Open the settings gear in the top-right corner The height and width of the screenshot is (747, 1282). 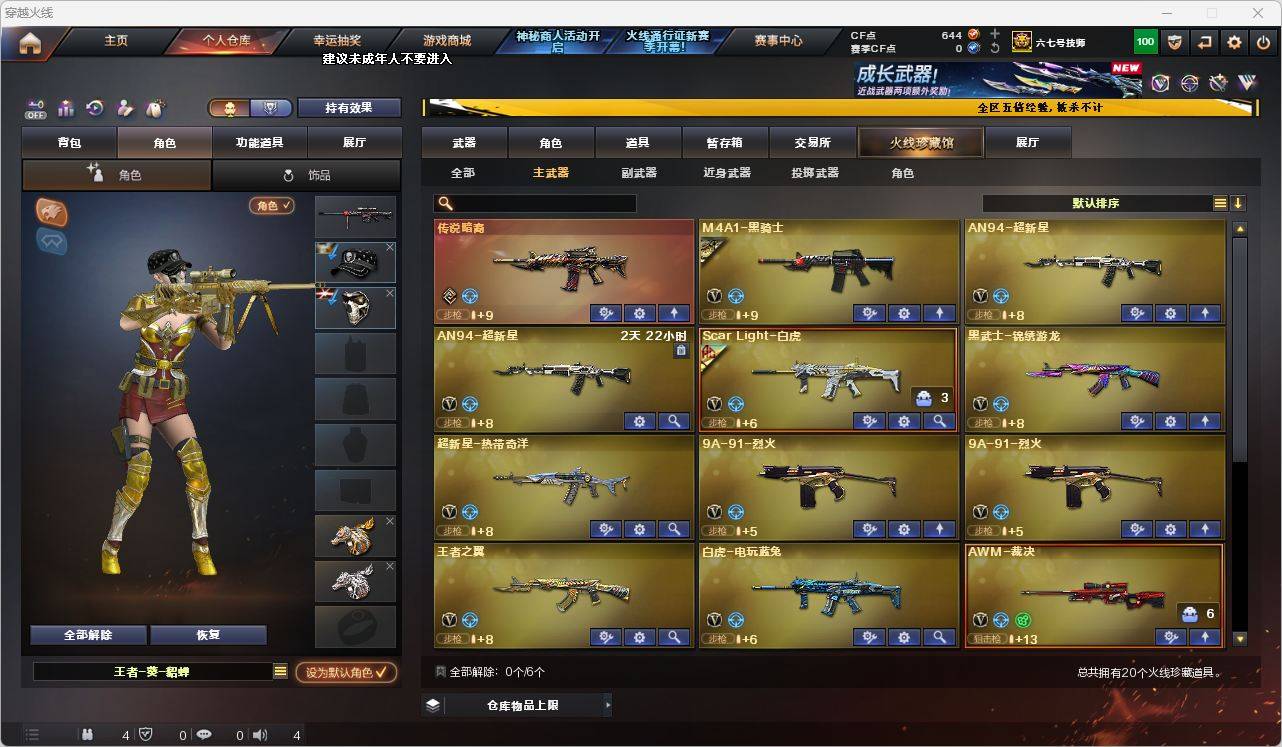pos(1233,41)
